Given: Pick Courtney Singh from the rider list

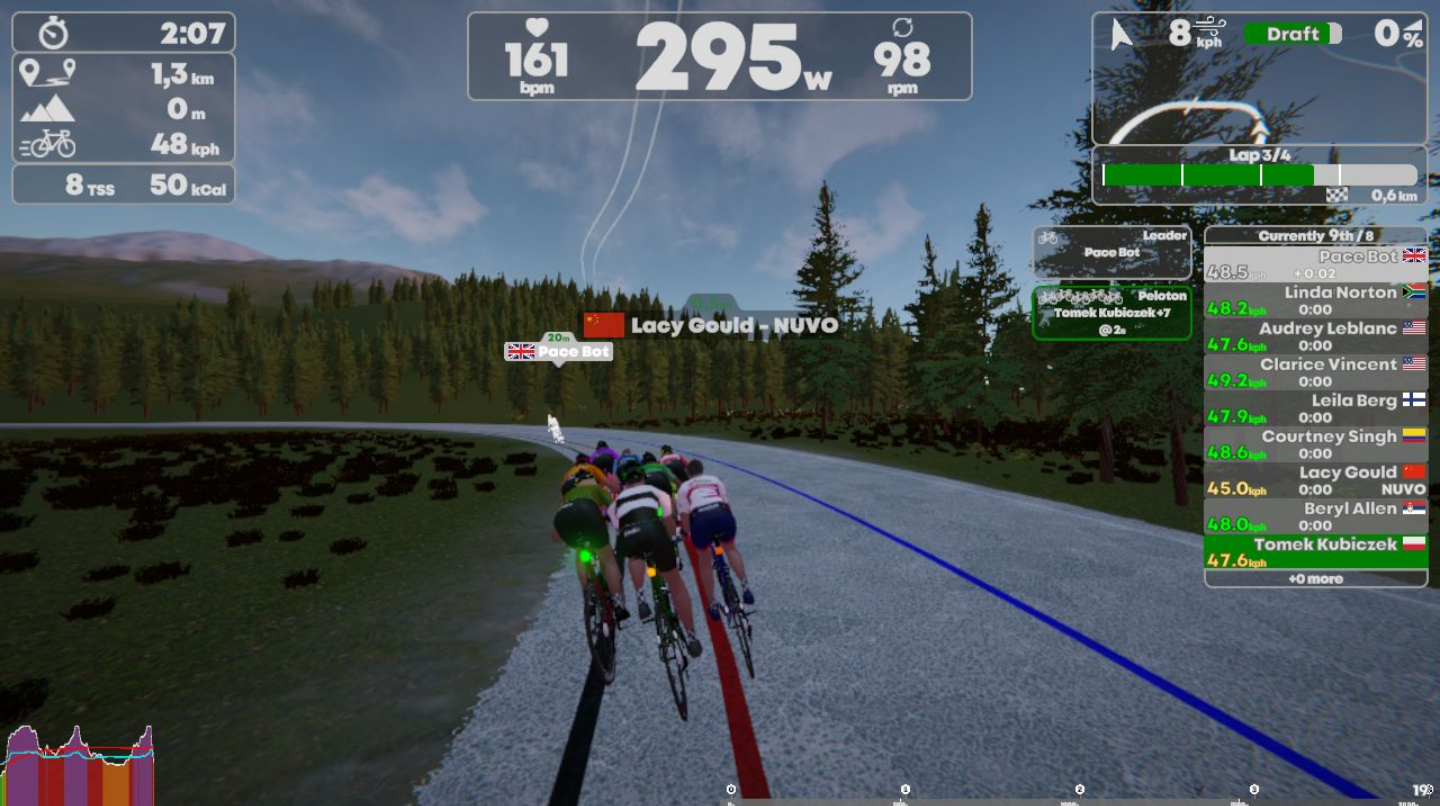Looking at the screenshot, I should tap(1315, 445).
